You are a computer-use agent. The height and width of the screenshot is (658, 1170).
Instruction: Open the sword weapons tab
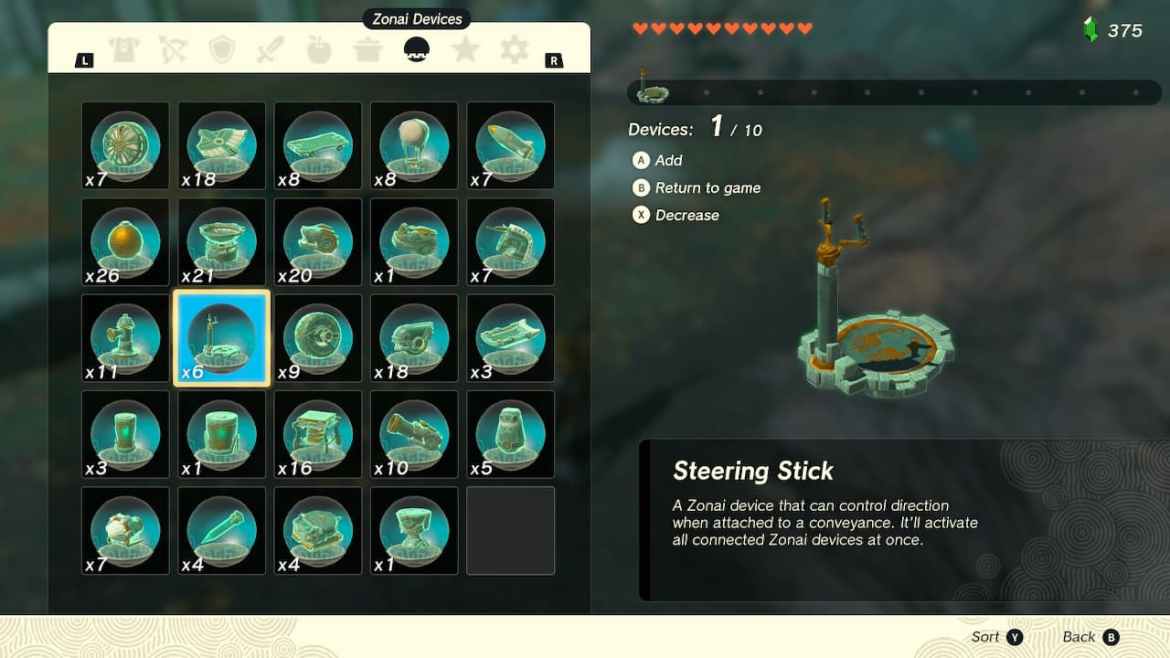tap(270, 50)
